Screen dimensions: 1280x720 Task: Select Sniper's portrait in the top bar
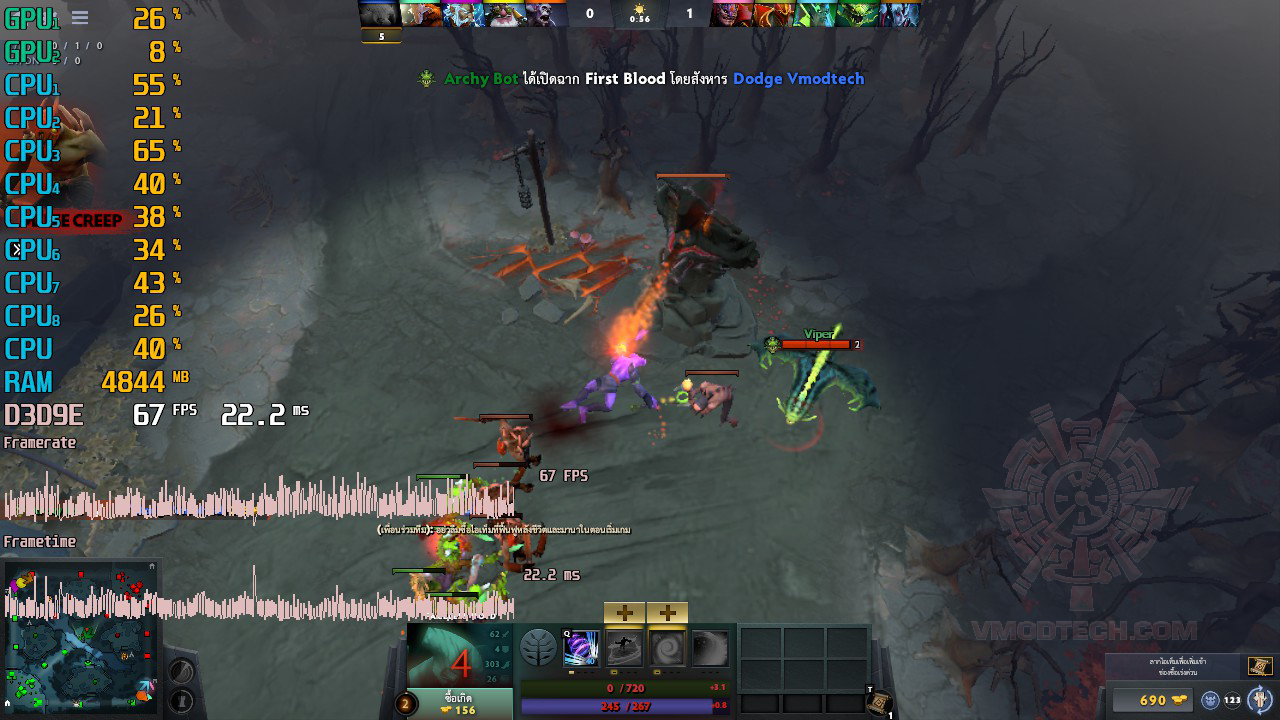[506, 14]
